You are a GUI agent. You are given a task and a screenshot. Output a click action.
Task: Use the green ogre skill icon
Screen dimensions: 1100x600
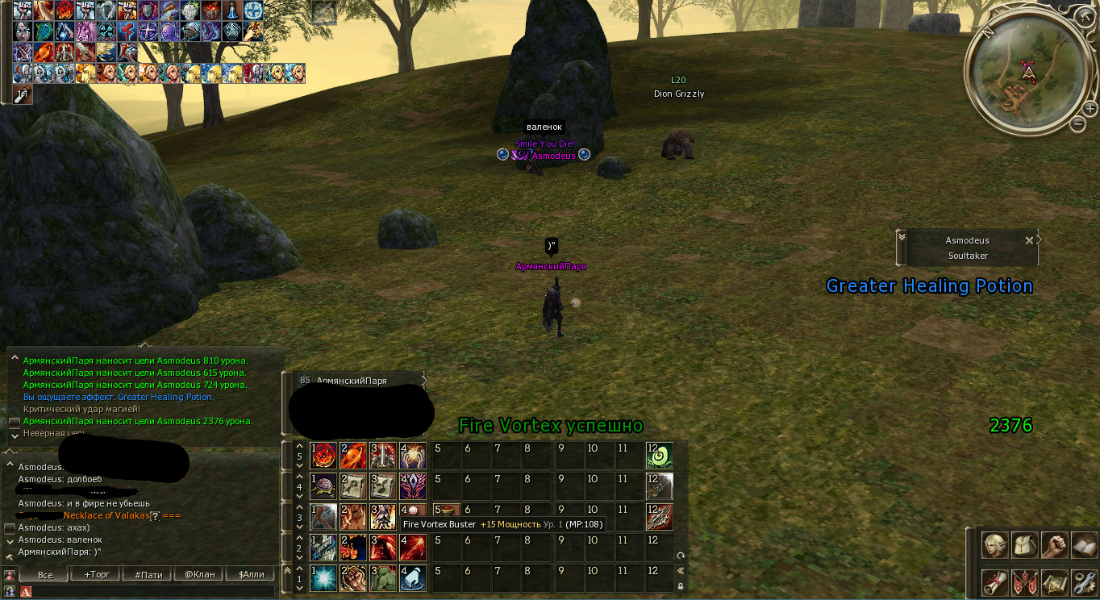(384, 578)
